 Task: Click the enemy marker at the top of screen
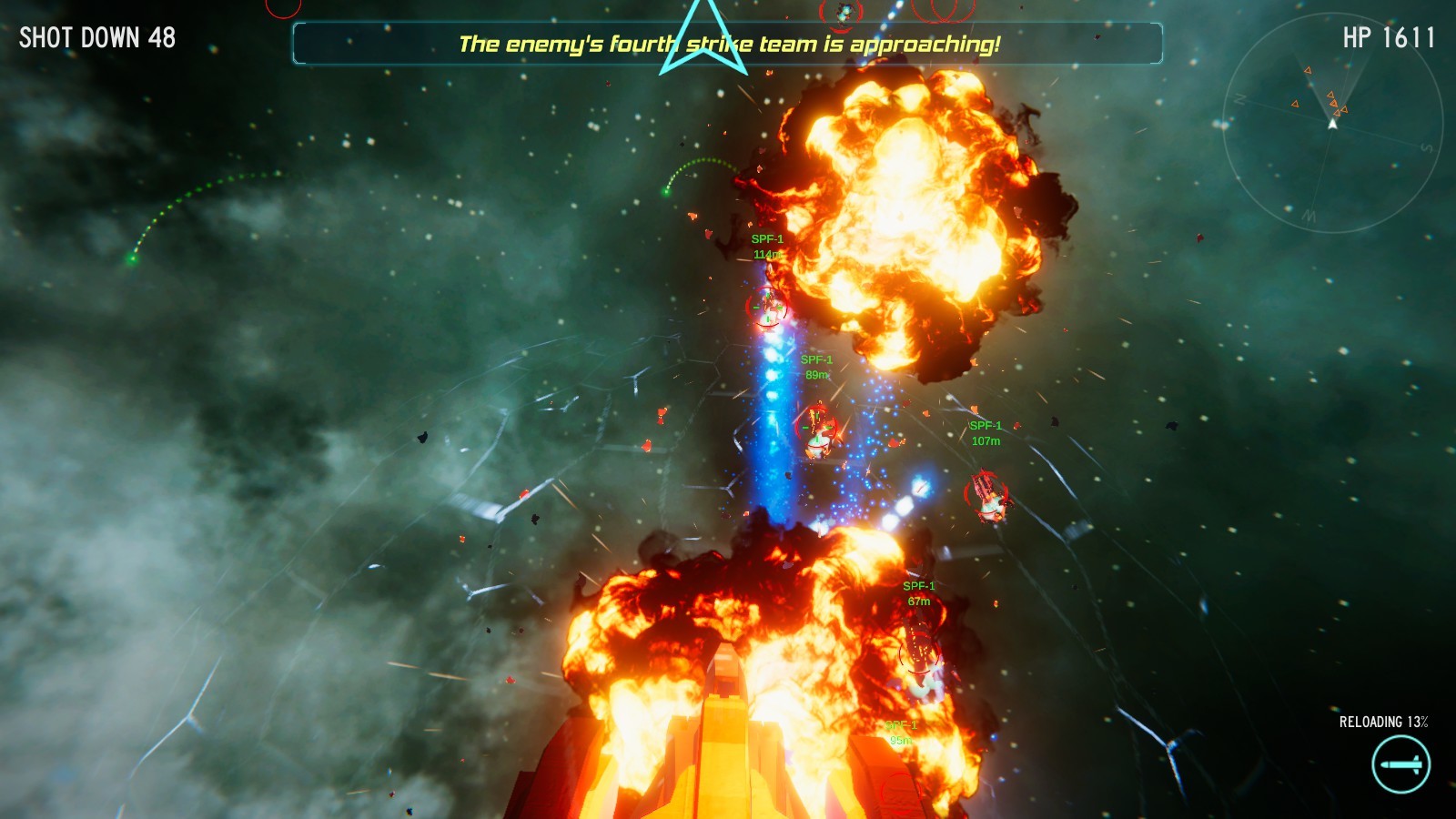pyautogui.click(x=842, y=14)
